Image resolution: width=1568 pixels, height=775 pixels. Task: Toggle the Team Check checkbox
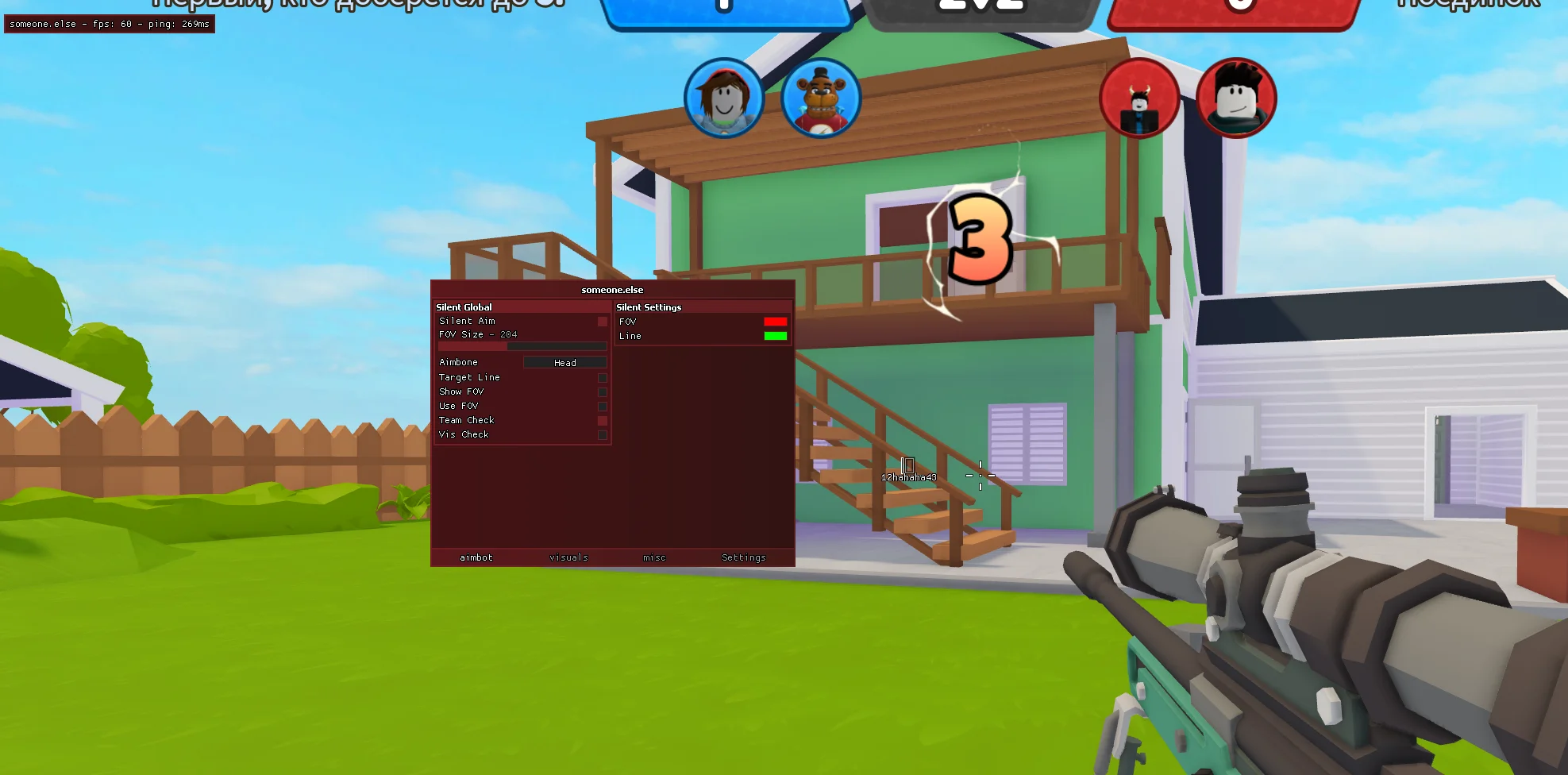tap(602, 421)
